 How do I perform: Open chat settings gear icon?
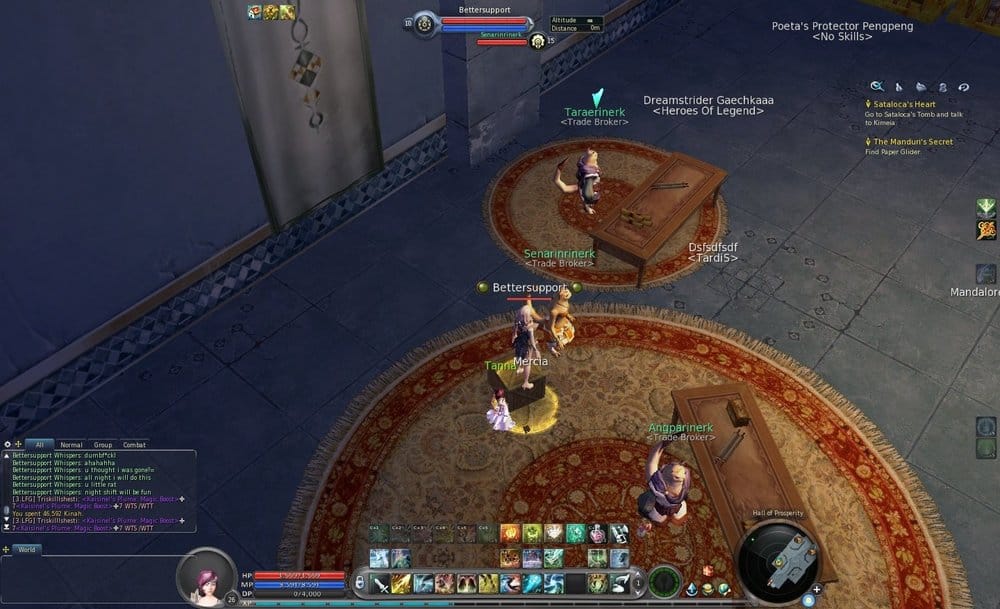(8, 444)
